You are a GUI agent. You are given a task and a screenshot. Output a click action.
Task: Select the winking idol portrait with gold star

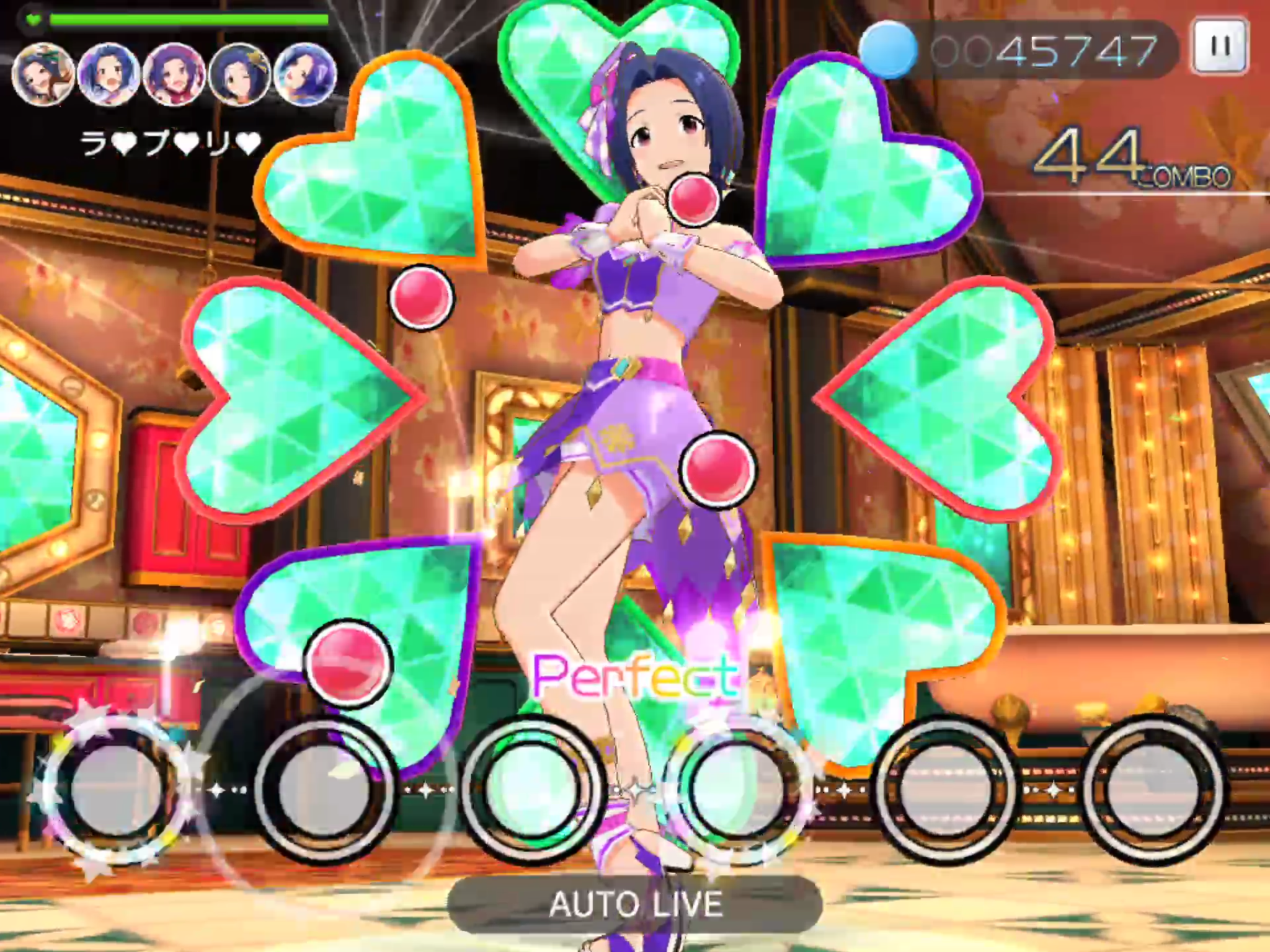(239, 74)
